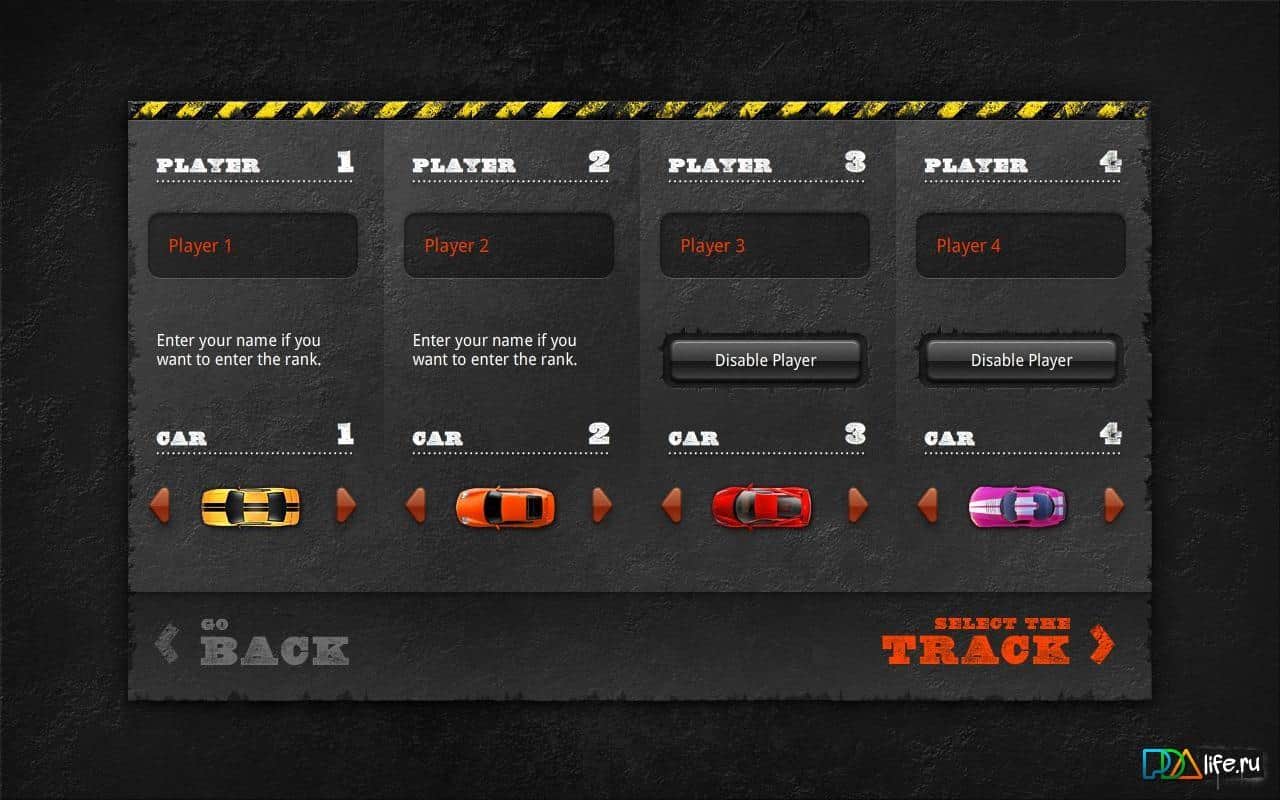Select next car for Player 2
1280x800 pixels.
(602, 507)
